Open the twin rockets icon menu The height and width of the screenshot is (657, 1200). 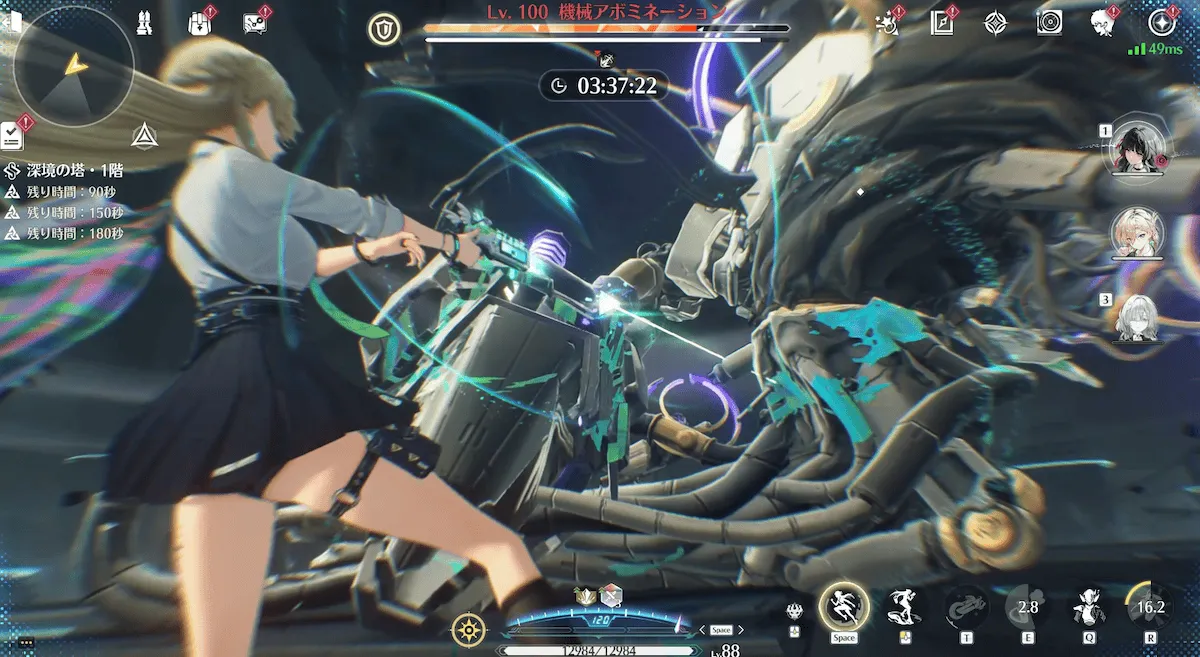click(x=143, y=22)
